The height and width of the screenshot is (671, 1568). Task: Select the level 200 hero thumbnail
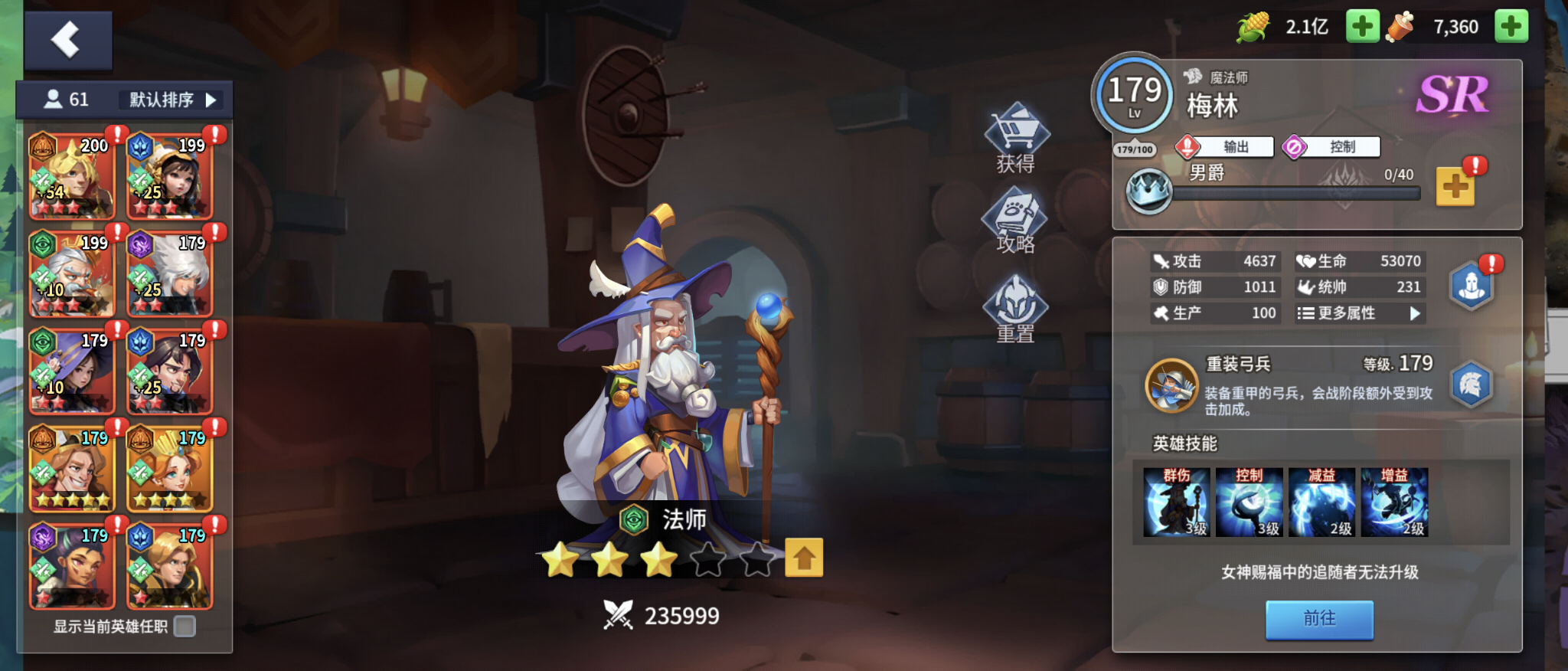point(72,178)
